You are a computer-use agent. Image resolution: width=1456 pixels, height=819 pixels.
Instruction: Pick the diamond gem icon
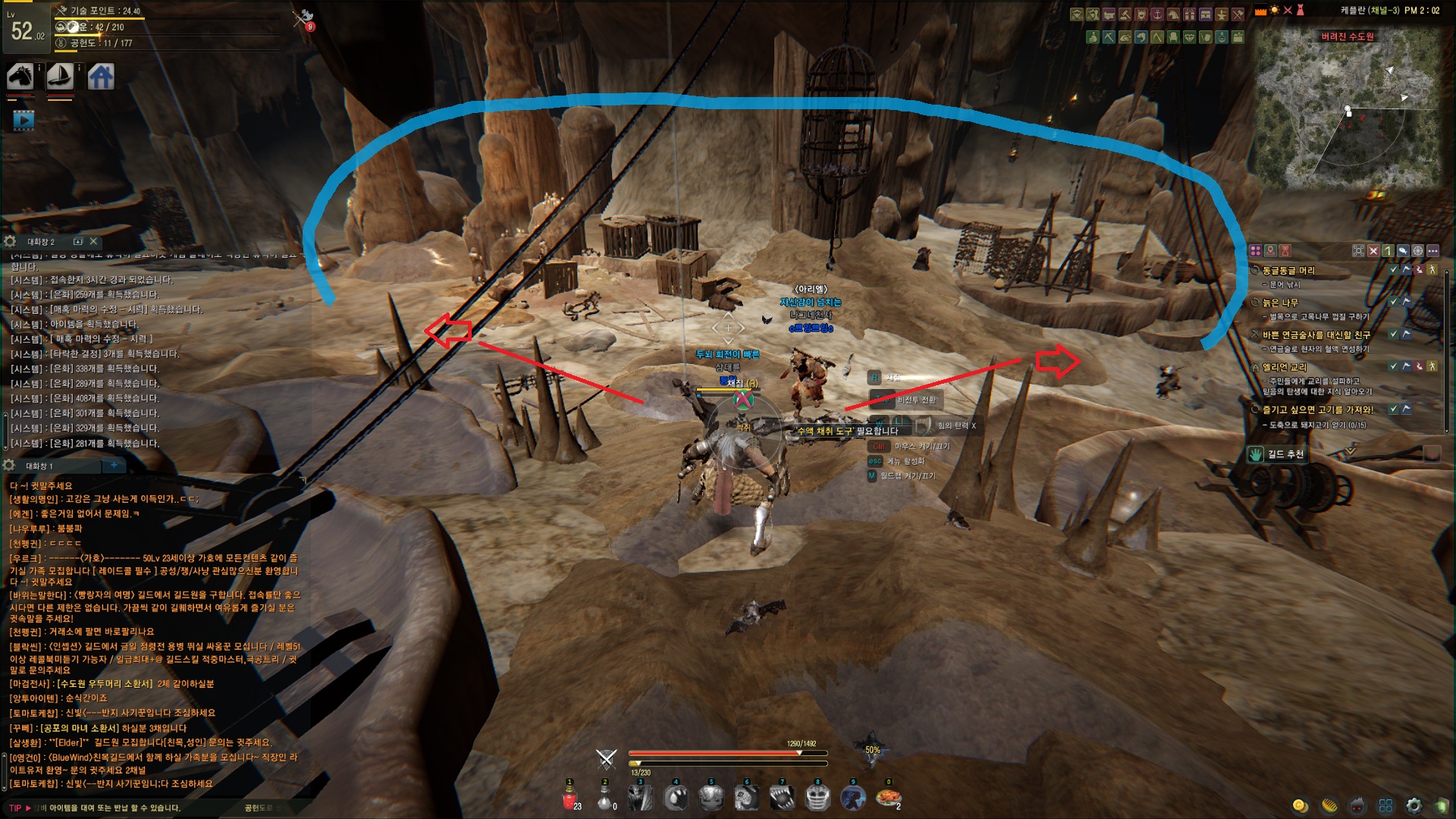(1190, 36)
